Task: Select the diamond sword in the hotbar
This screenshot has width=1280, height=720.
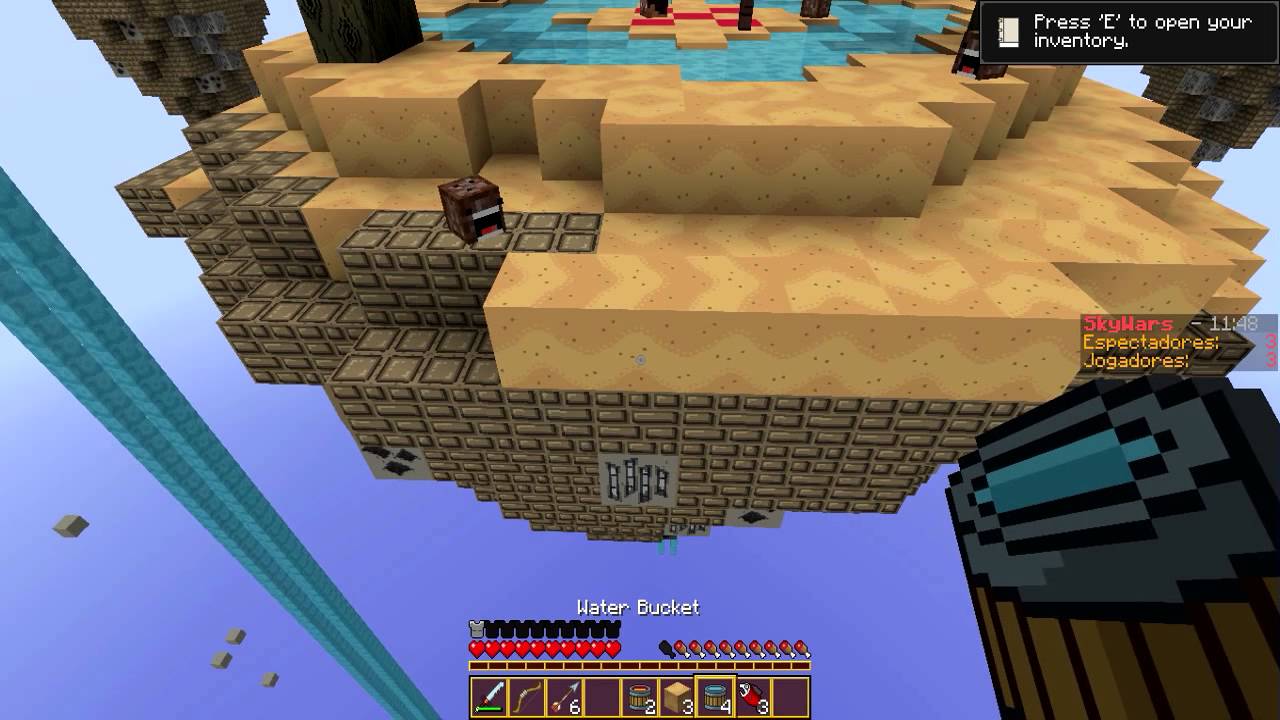Action: pyautogui.click(x=488, y=696)
